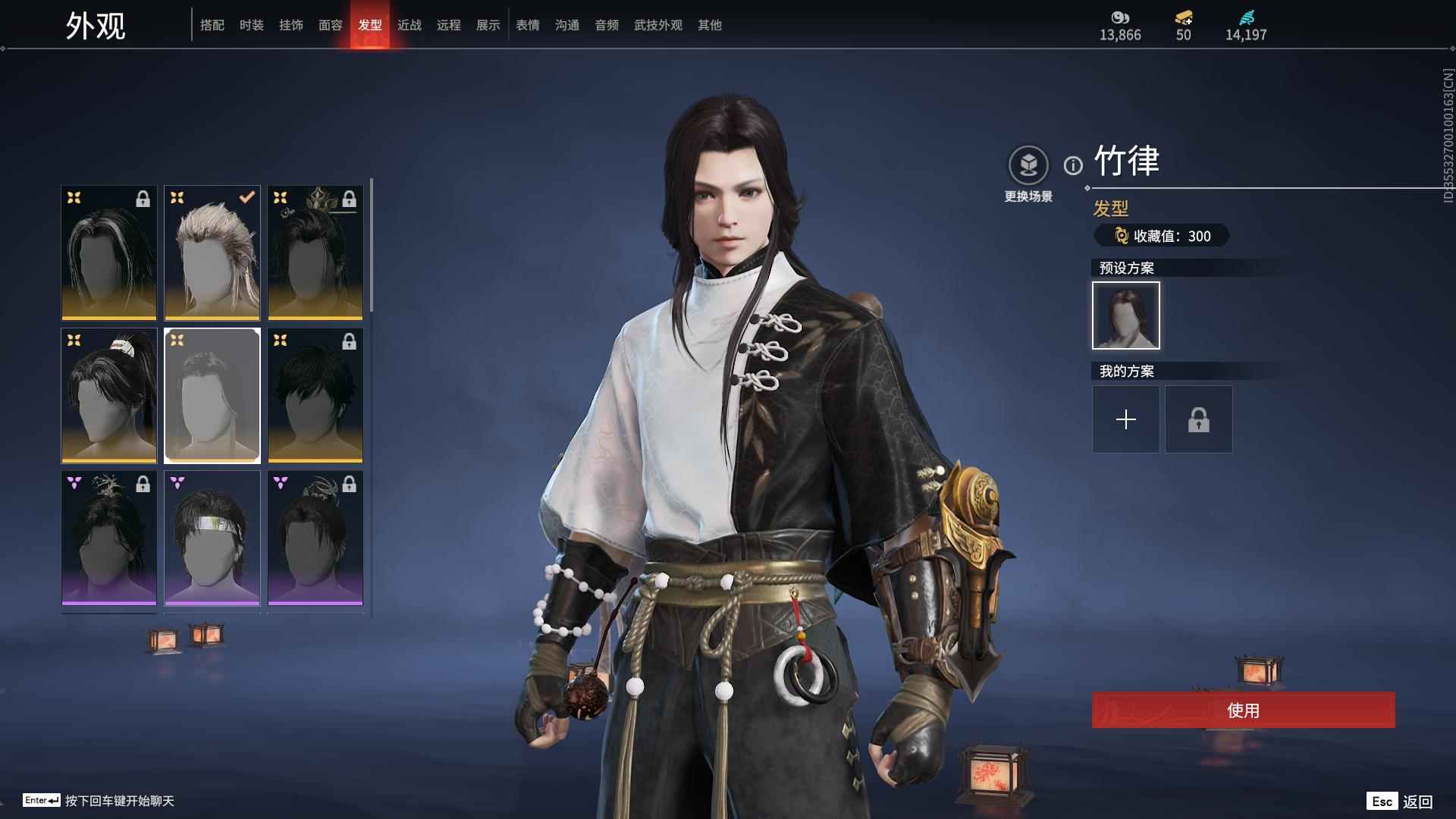This screenshot has width=1456, height=819.
Task: Click the Esc 返回 back button
Action: point(1400,802)
